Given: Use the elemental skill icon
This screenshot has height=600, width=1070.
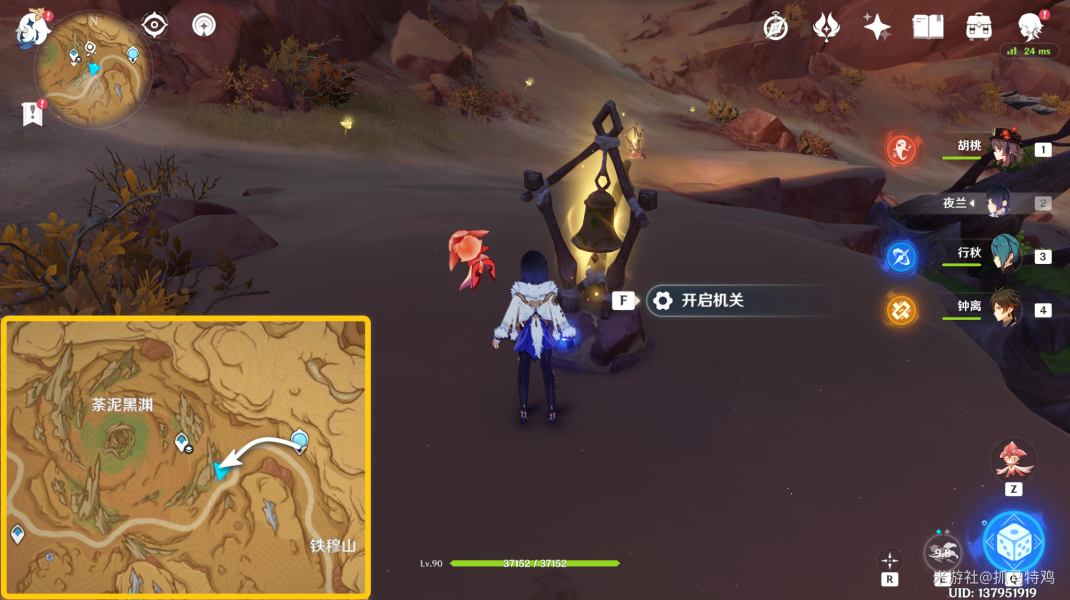Looking at the screenshot, I should point(943,551).
